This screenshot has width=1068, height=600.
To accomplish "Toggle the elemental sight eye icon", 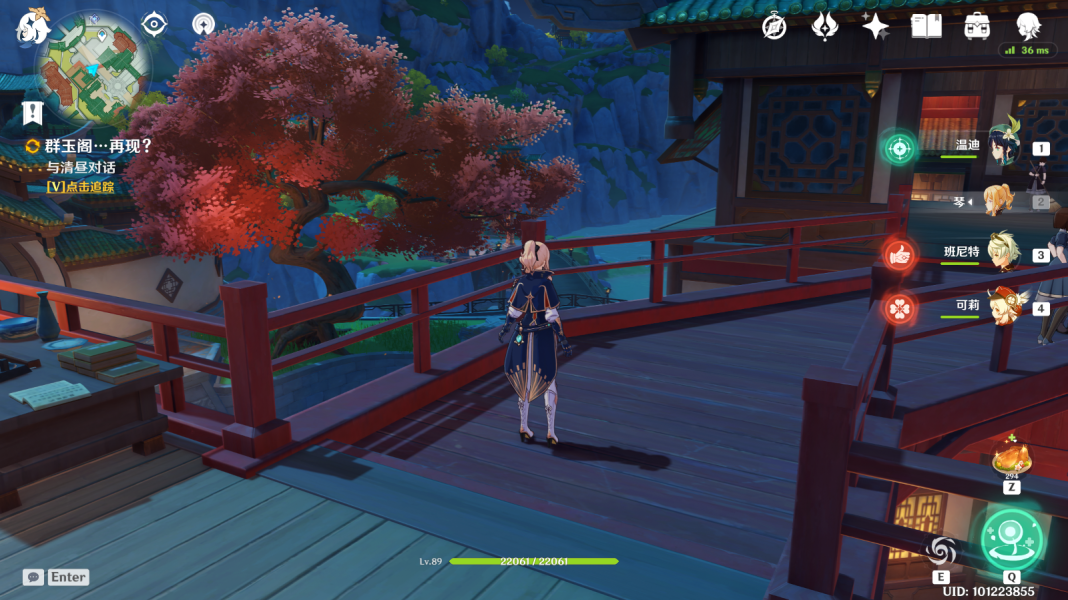I will click(x=154, y=23).
